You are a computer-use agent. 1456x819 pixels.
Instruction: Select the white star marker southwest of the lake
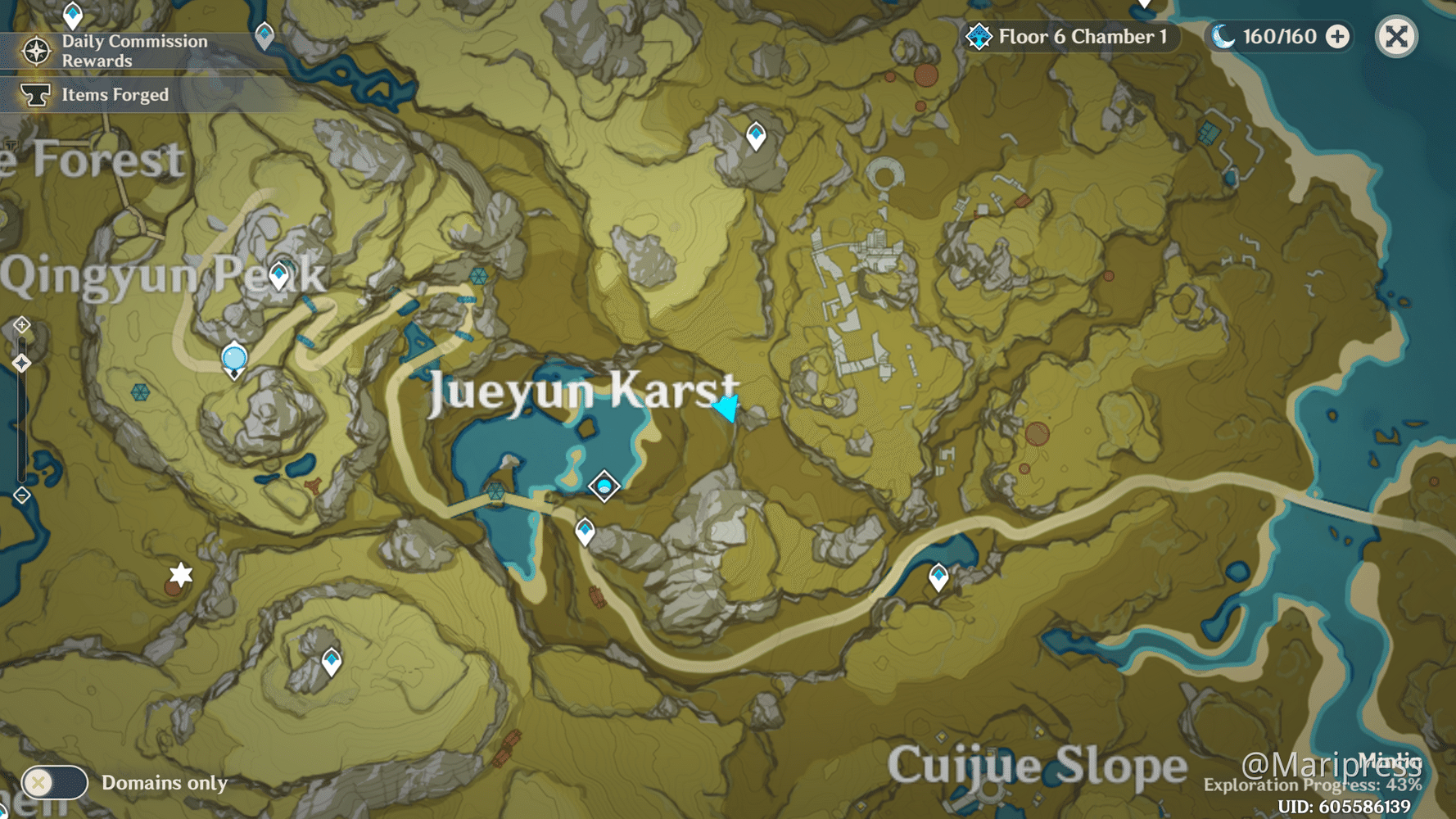tap(182, 574)
